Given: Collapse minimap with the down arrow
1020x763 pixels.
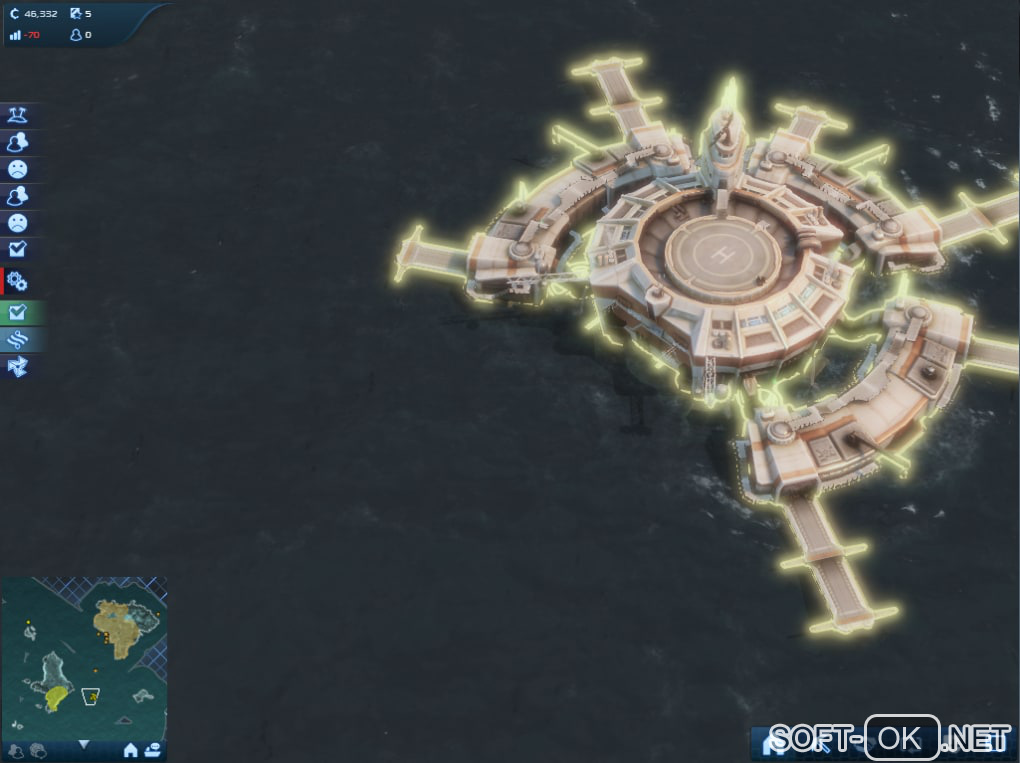Looking at the screenshot, I should [84, 744].
